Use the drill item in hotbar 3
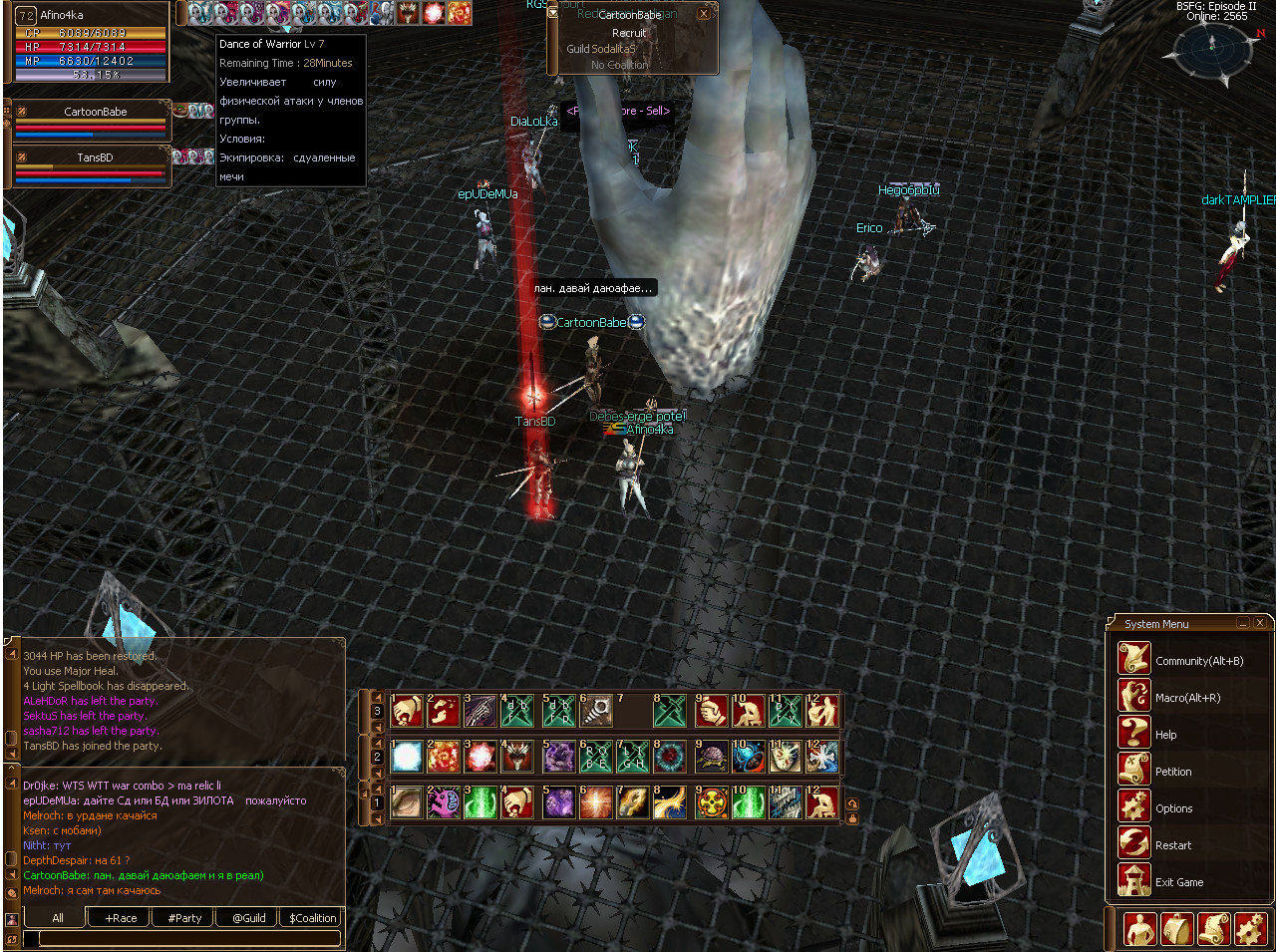Screen dimensions: 1276x952 pyautogui.click(x=596, y=711)
